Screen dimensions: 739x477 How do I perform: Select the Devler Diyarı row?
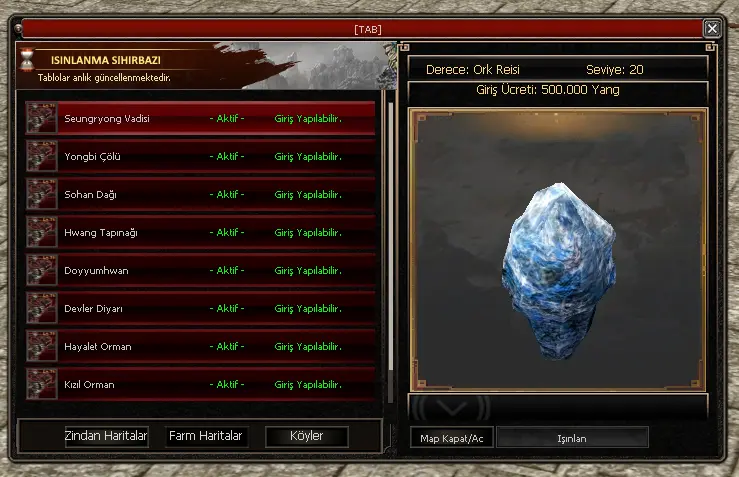pyautogui.click(x=200, y=309)
